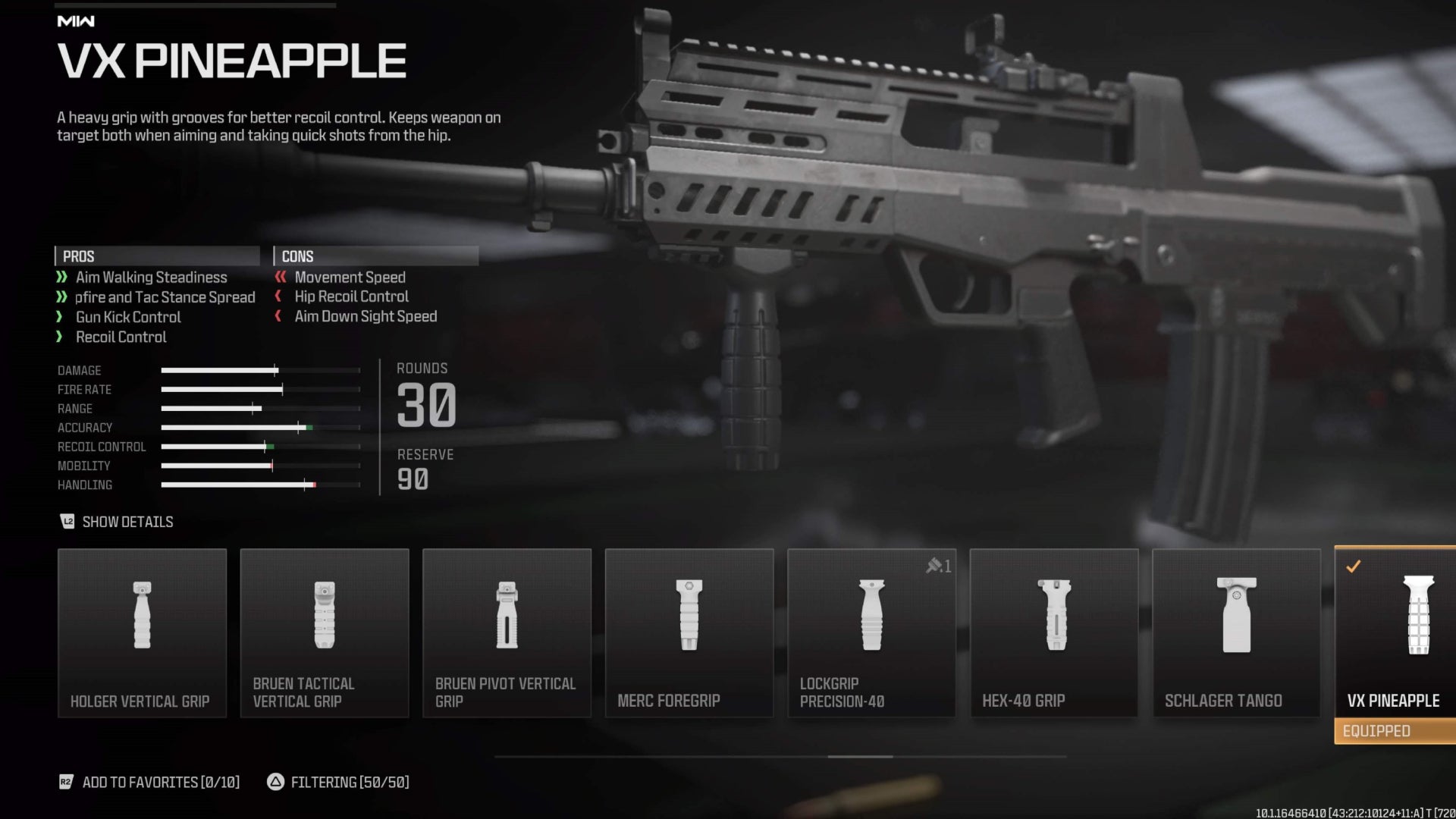Open the Lockgrip Precision-40 attachment

point(871,633)
